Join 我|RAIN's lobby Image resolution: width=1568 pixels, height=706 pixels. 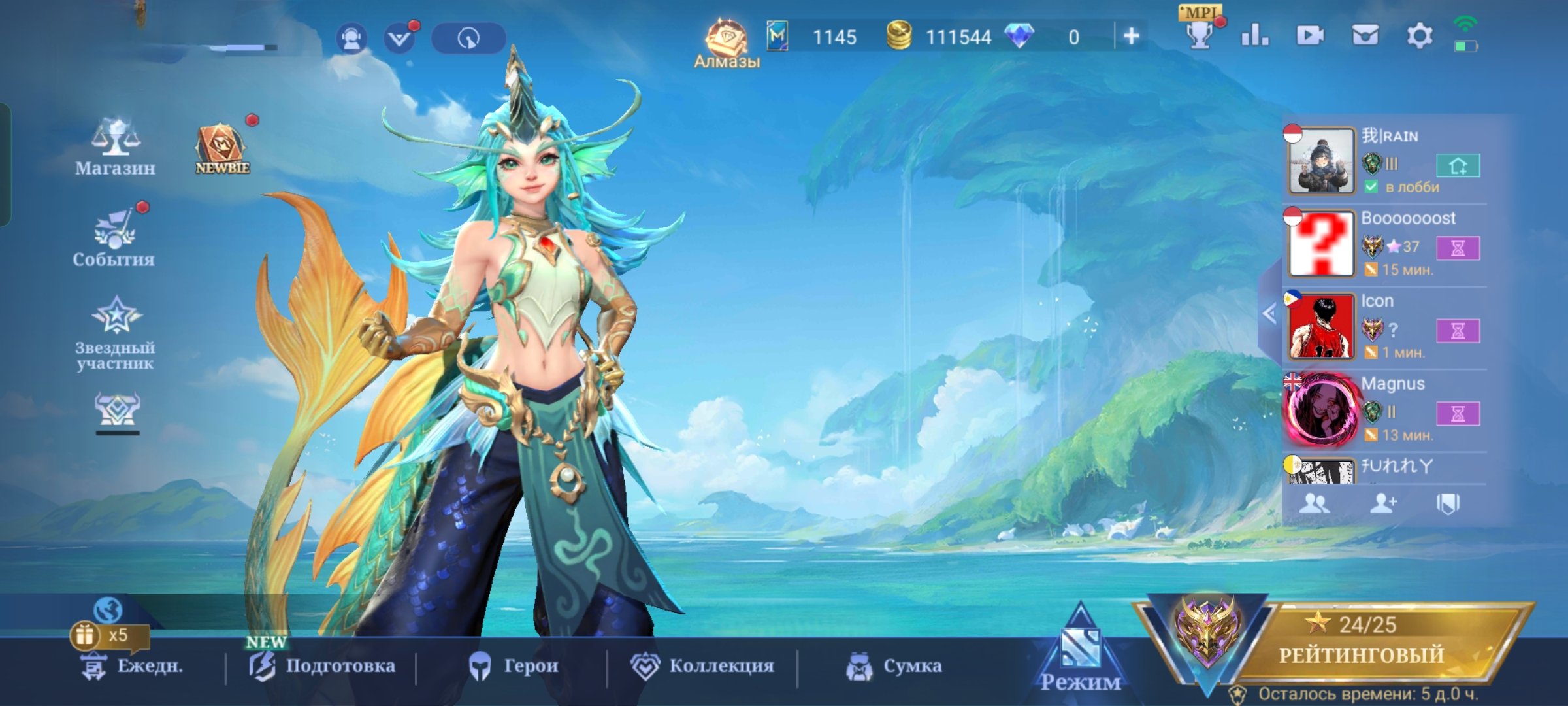click(x=1458, y=165)
